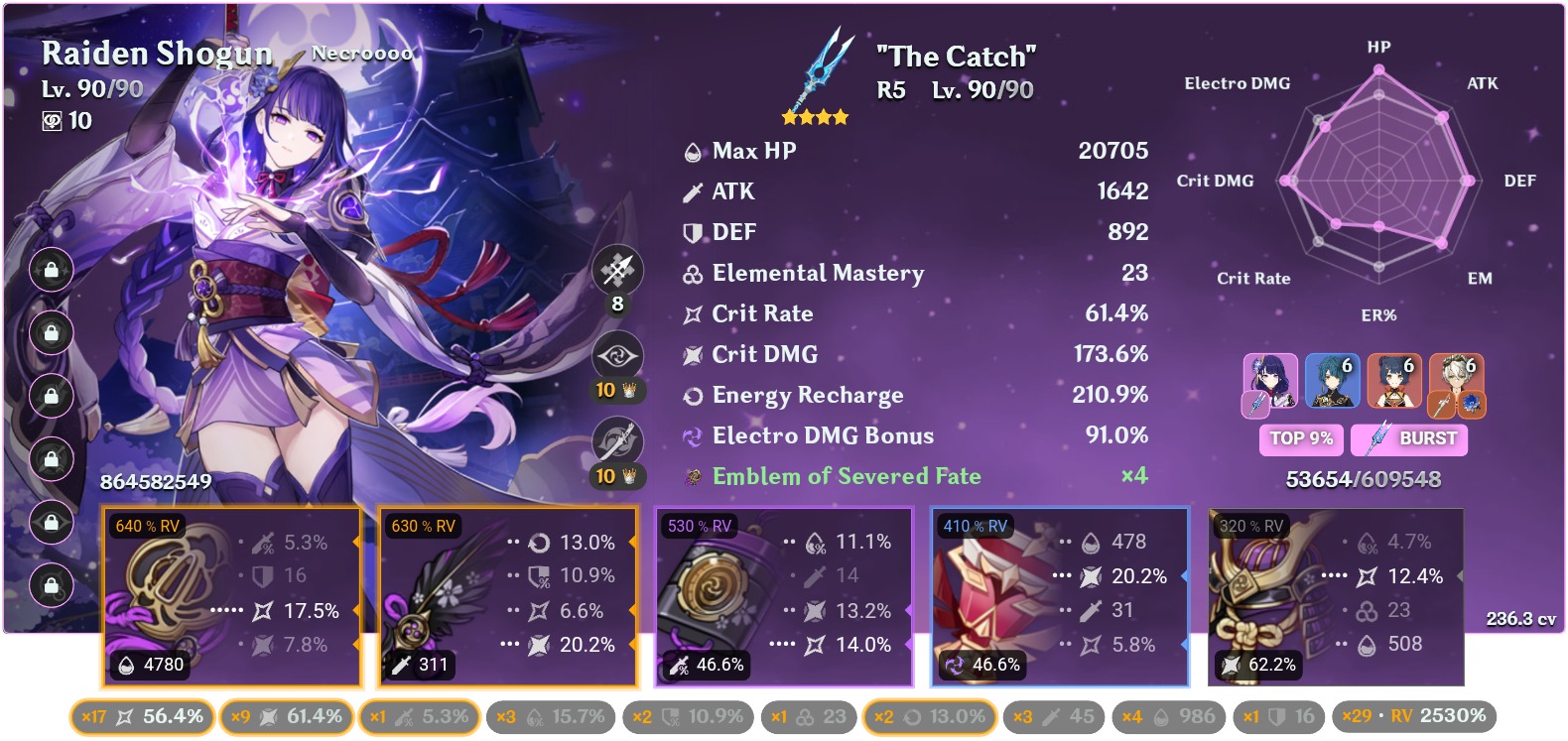Image resolution: width=1568 pixels, height=741 pixels.
Task: Select the sands artifact with 46.6% Energy Recharge
Action: click(x=784, y=595)
